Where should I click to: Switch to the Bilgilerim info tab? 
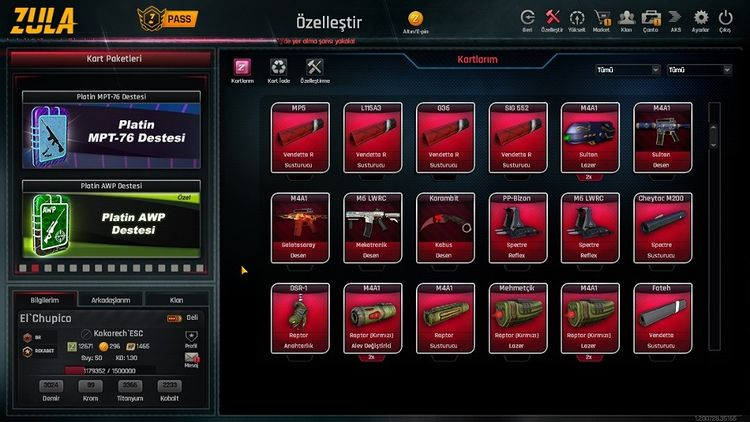pyautogui.click(x=45, y=299)
